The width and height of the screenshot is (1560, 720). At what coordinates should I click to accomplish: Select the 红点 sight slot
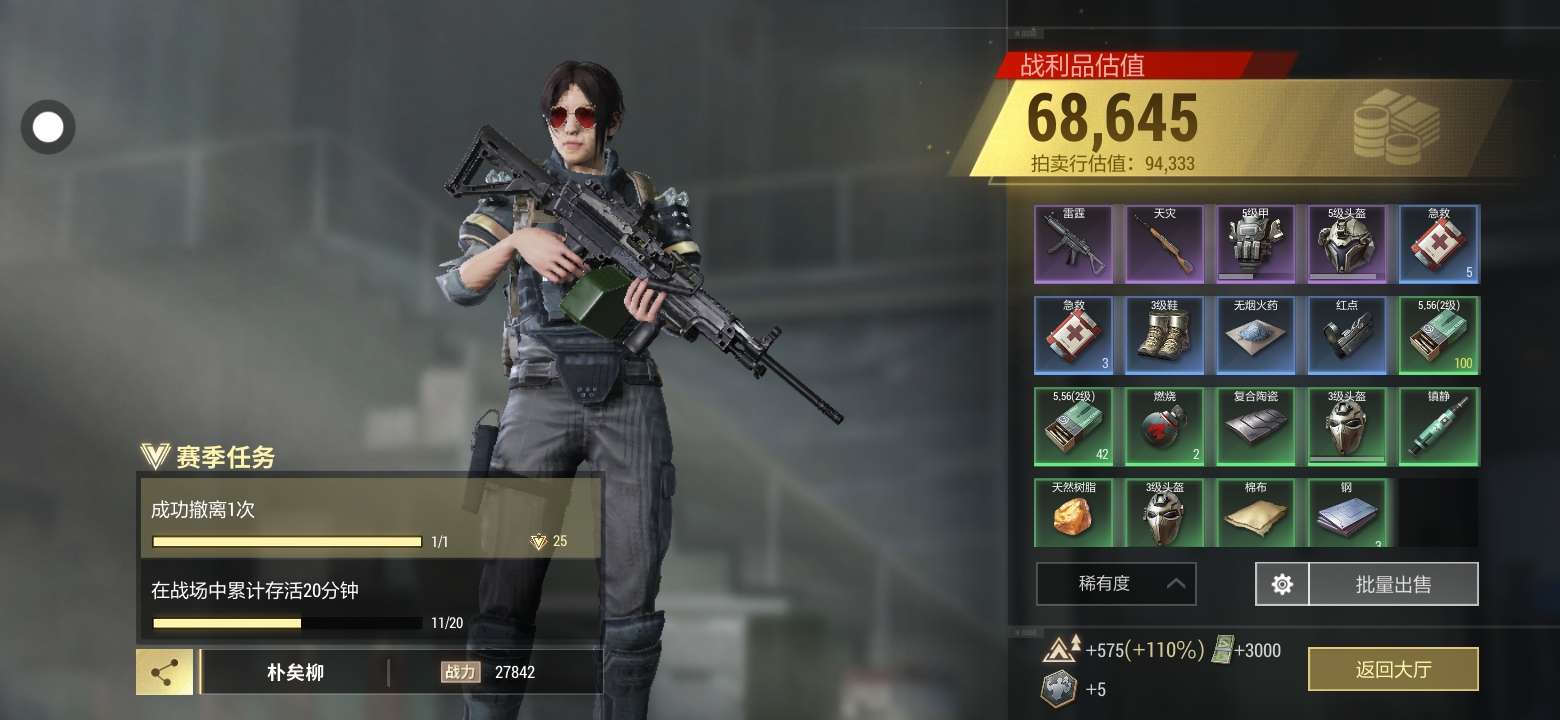(x=1346, y=335)
